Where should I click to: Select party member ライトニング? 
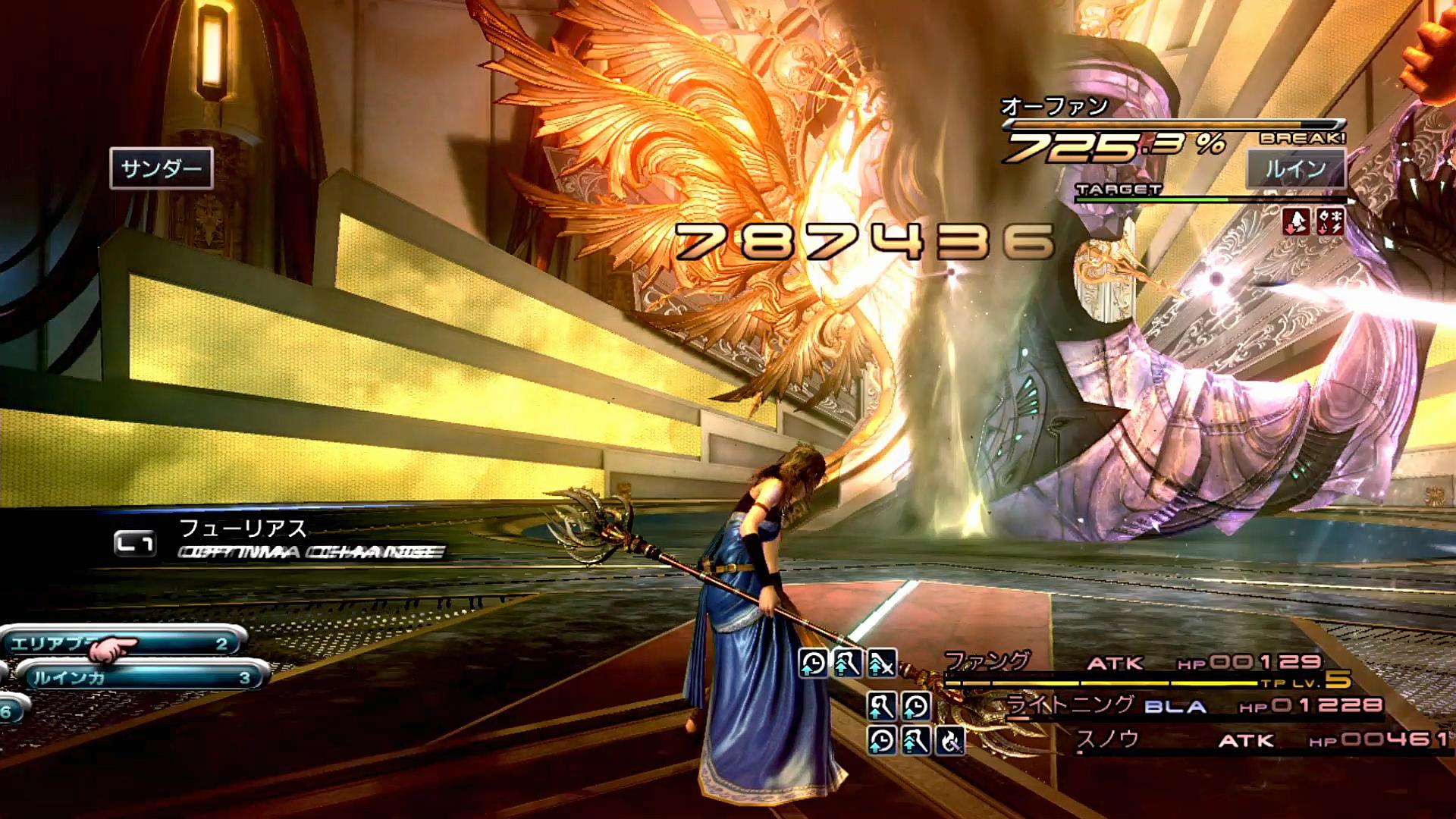tap(1069, 705)
